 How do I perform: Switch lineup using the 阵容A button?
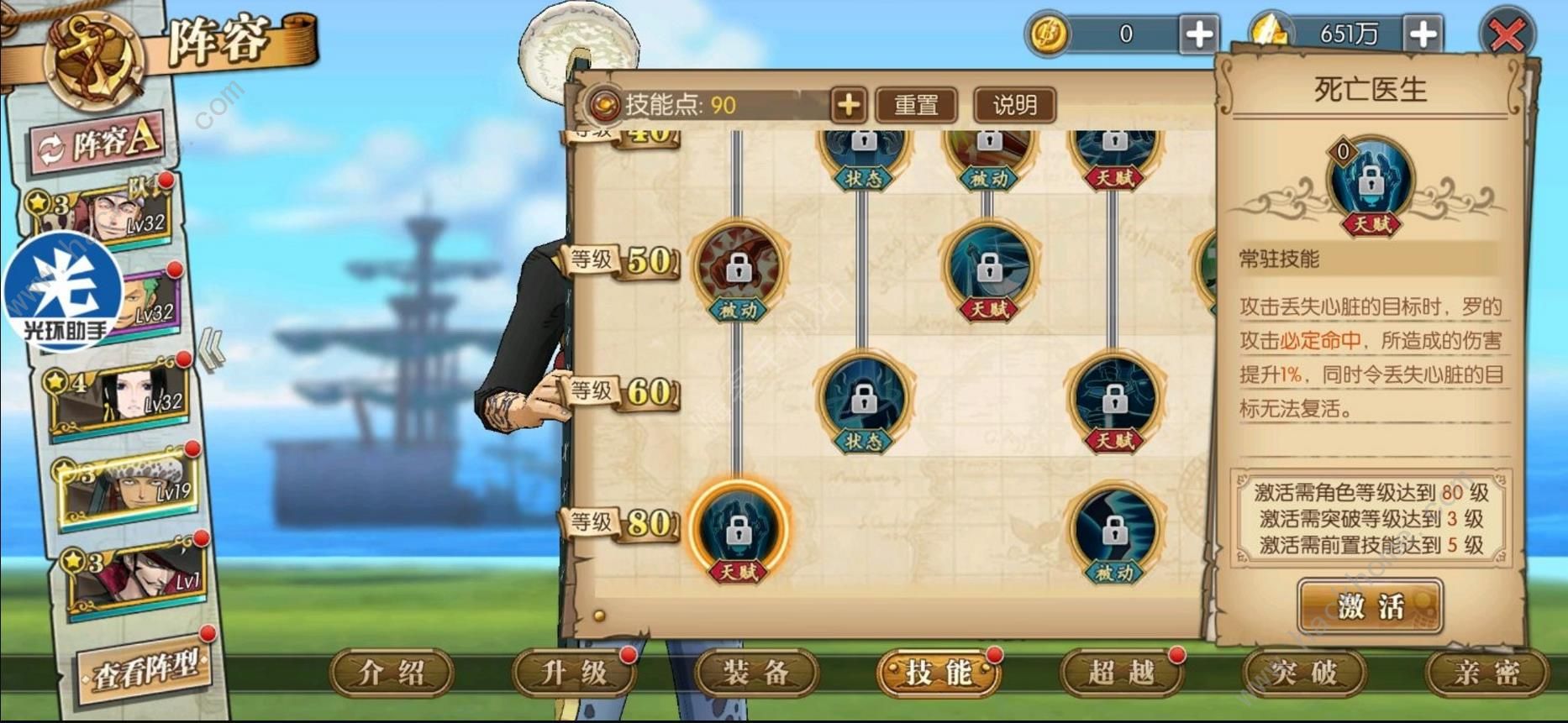99,141
